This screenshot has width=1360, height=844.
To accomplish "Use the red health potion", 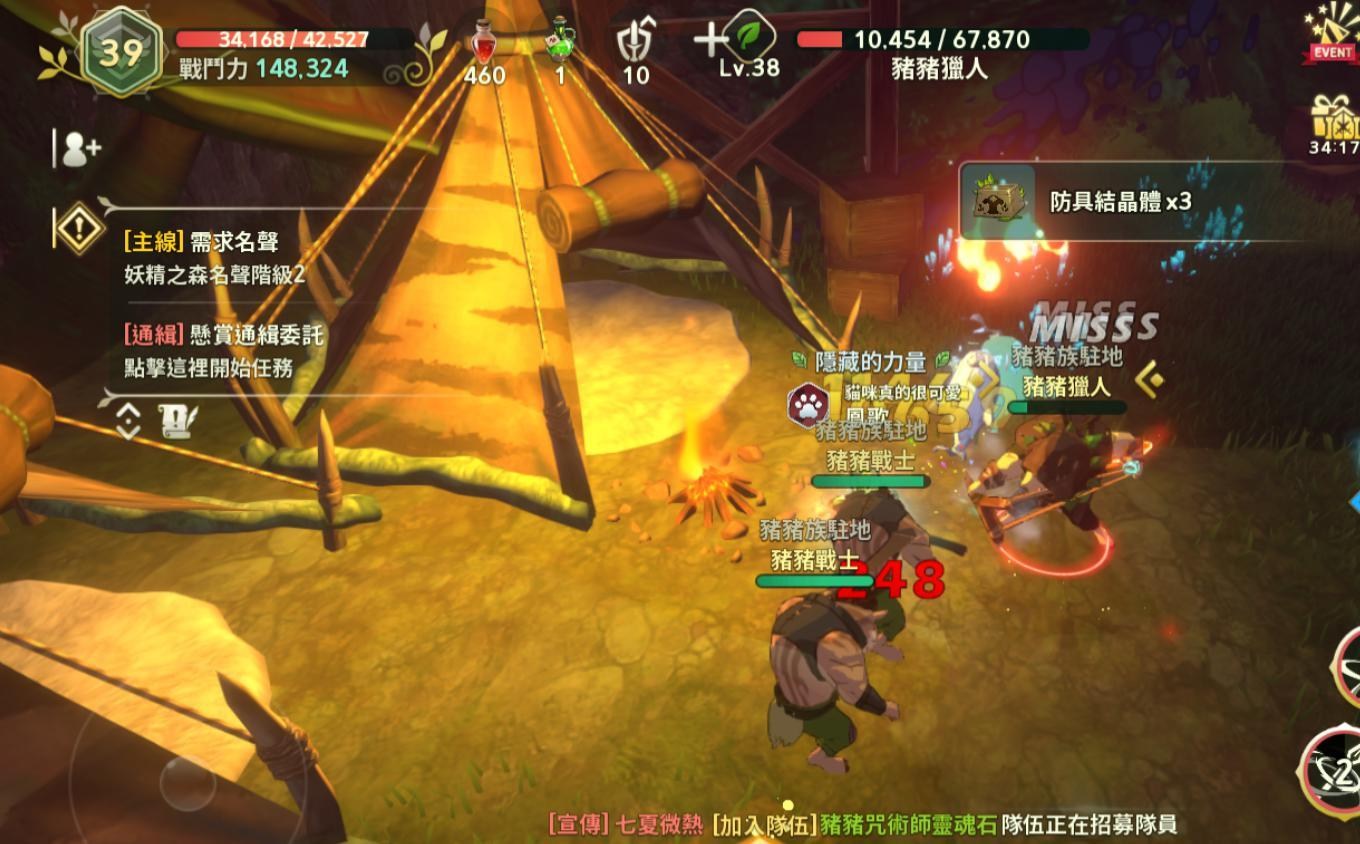I will tap(486, 47).
